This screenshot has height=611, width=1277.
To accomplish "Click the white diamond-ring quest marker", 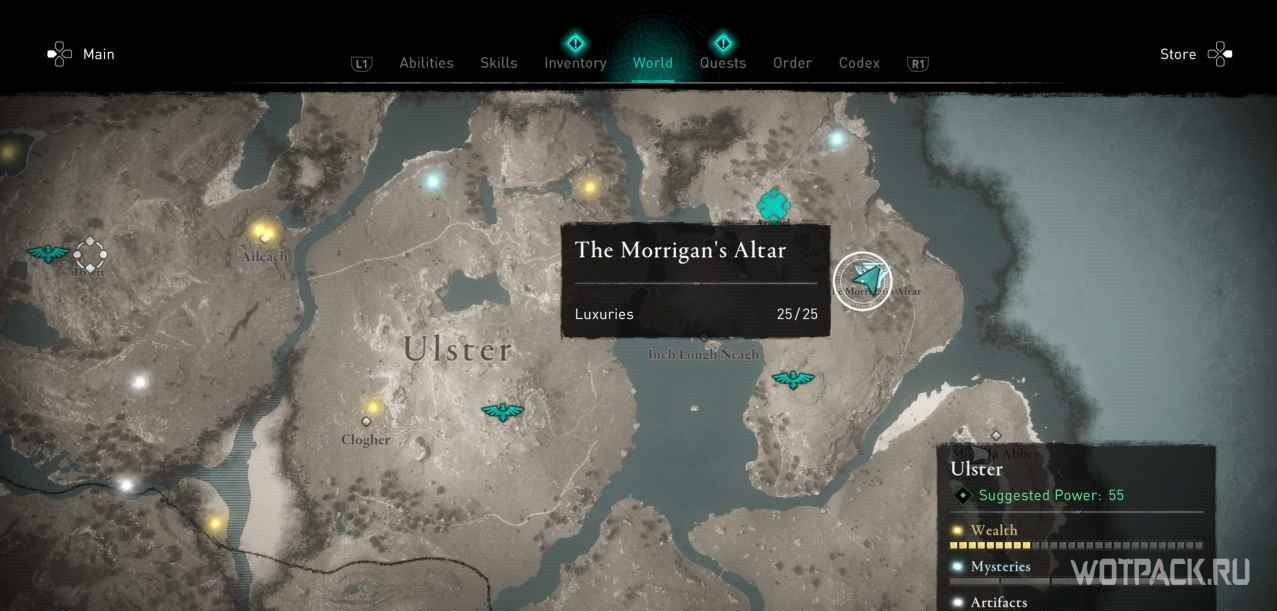I will [90, 254].
